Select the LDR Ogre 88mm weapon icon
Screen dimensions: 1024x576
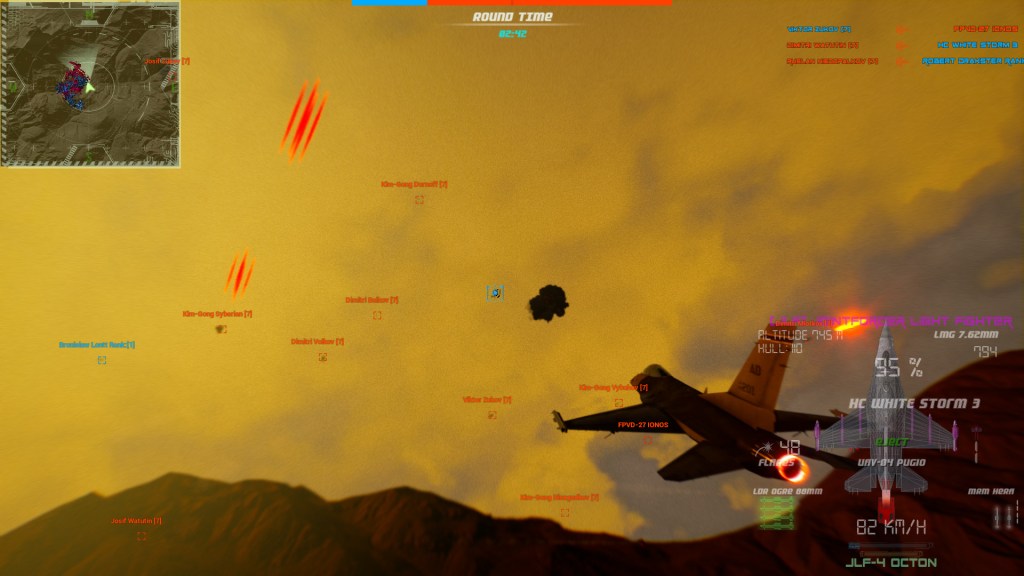(x=777, y=513)
